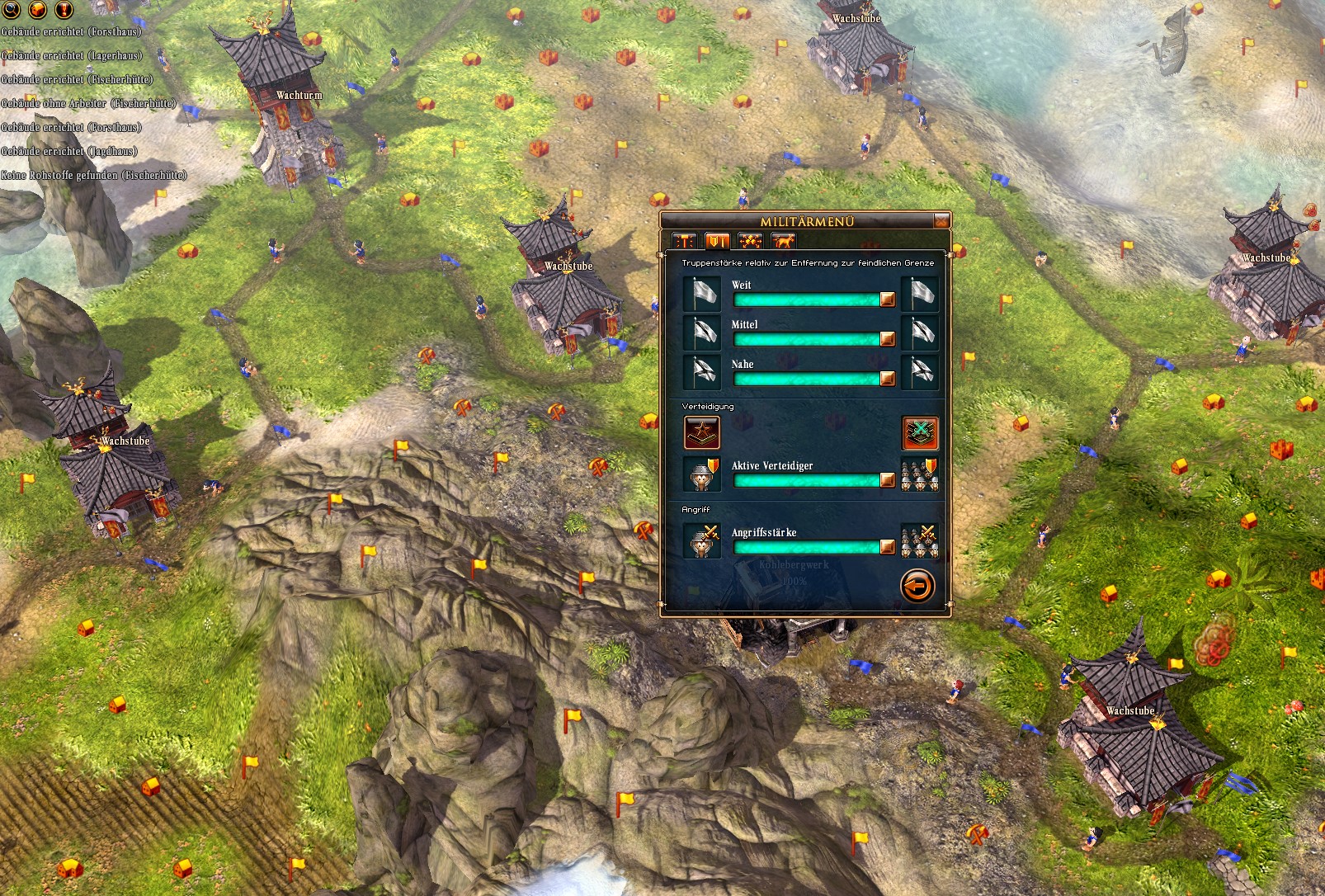This screenshot has width=1325, height=896.
Task: Switch to the animal icon tab
Action: (x=782, y=241)
